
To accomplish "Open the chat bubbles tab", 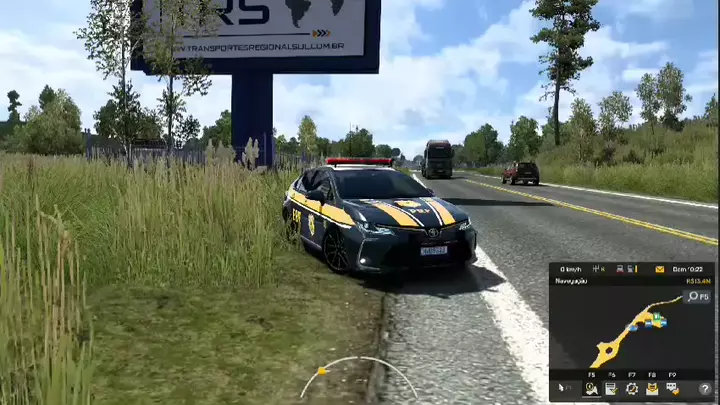I will pyautogui.click(x=672, y=388).
